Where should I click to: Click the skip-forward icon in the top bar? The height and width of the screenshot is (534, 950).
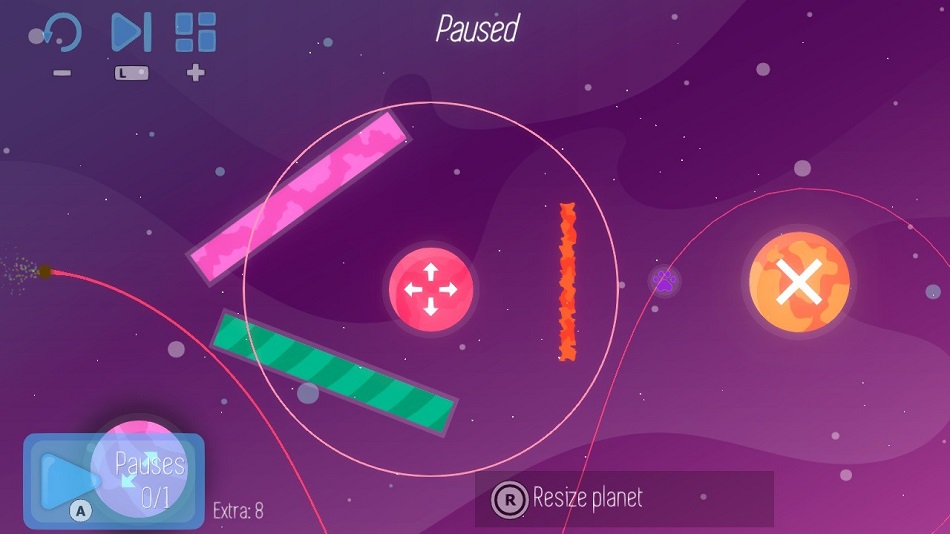(x=131, y=33)
